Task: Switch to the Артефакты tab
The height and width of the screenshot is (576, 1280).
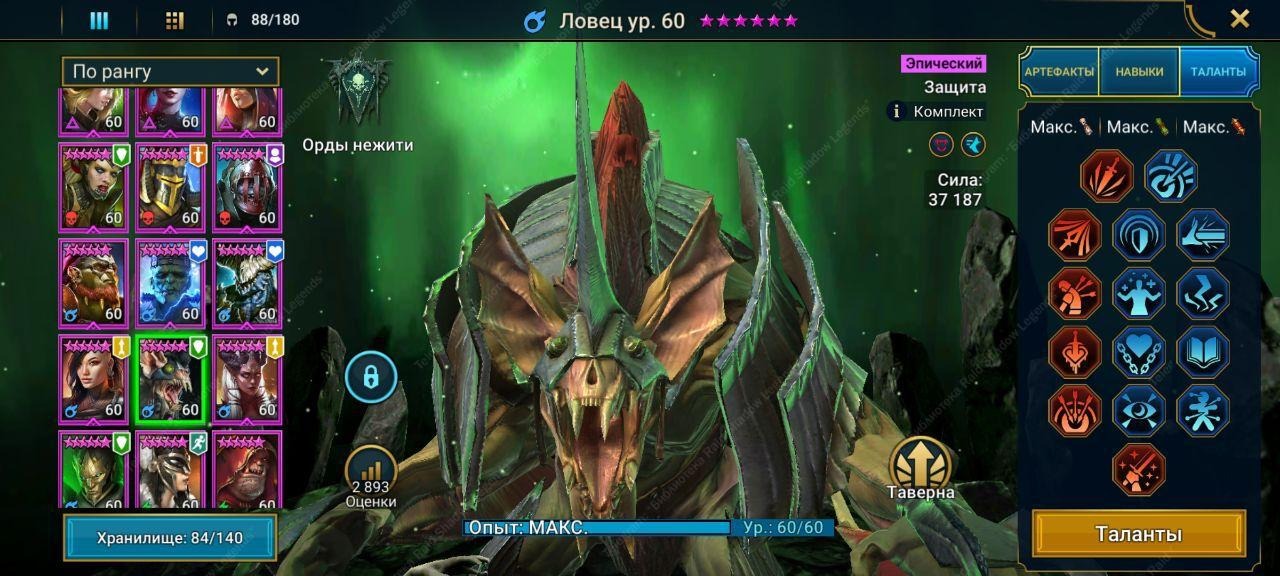Action: pos(1059,72)
